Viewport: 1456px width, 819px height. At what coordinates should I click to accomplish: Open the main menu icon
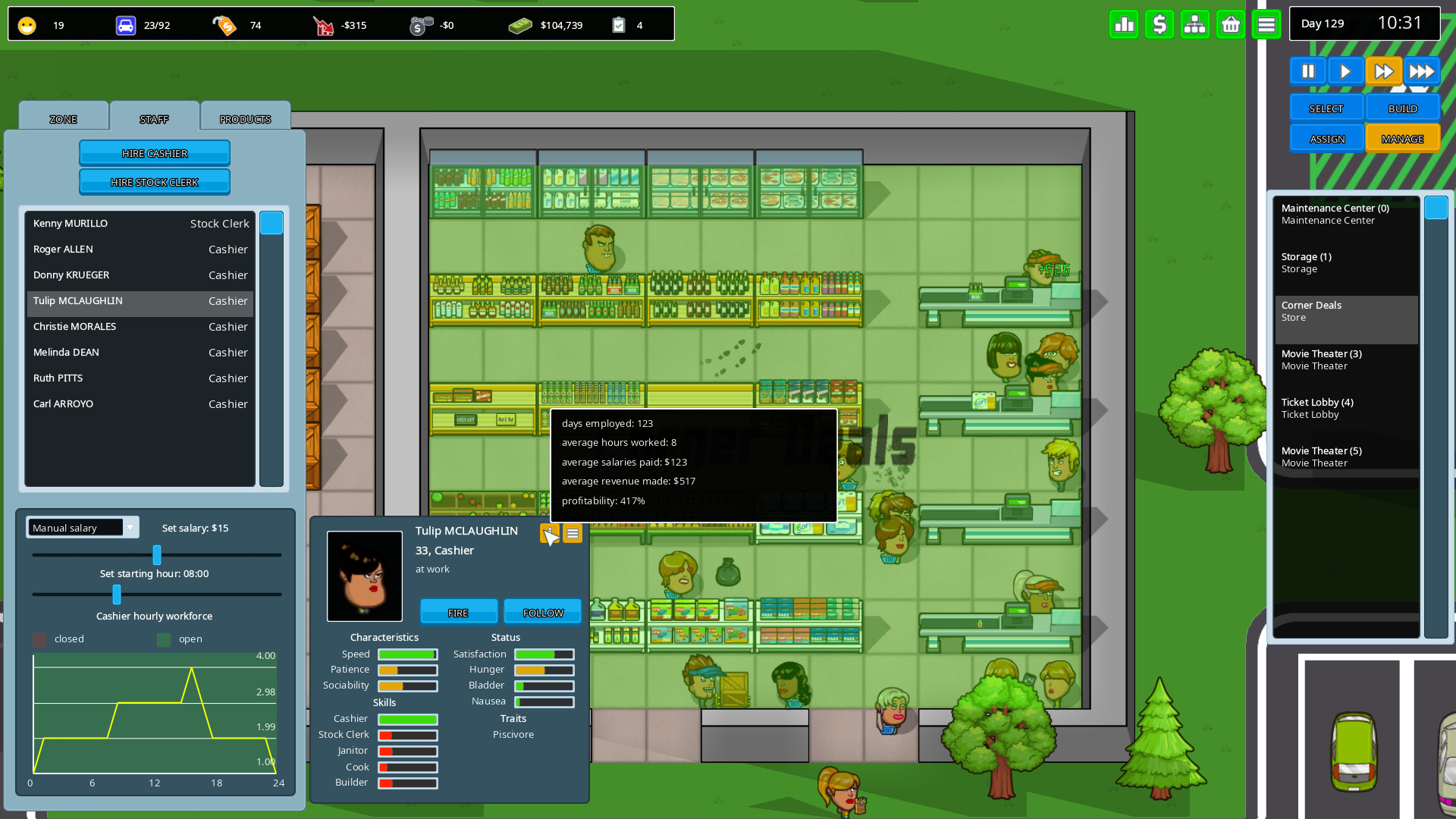pos(1266,24)
